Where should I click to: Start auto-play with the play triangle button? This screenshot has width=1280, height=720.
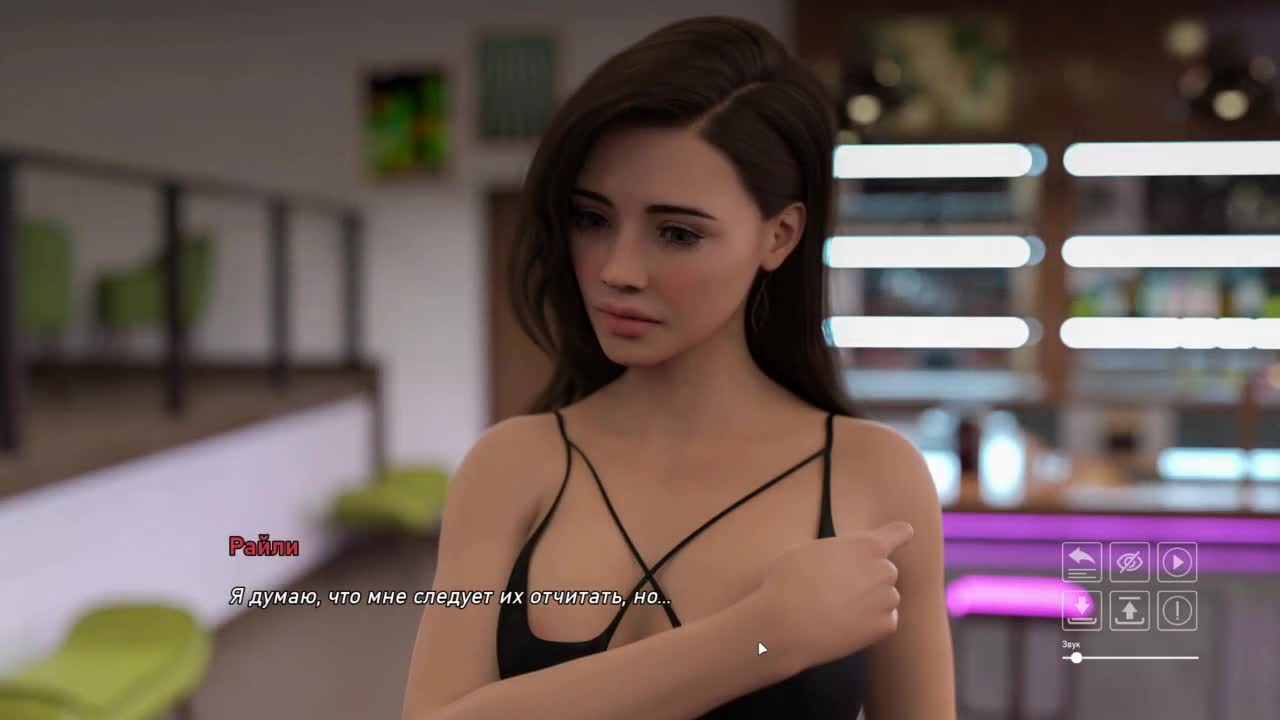[1177, 562]
